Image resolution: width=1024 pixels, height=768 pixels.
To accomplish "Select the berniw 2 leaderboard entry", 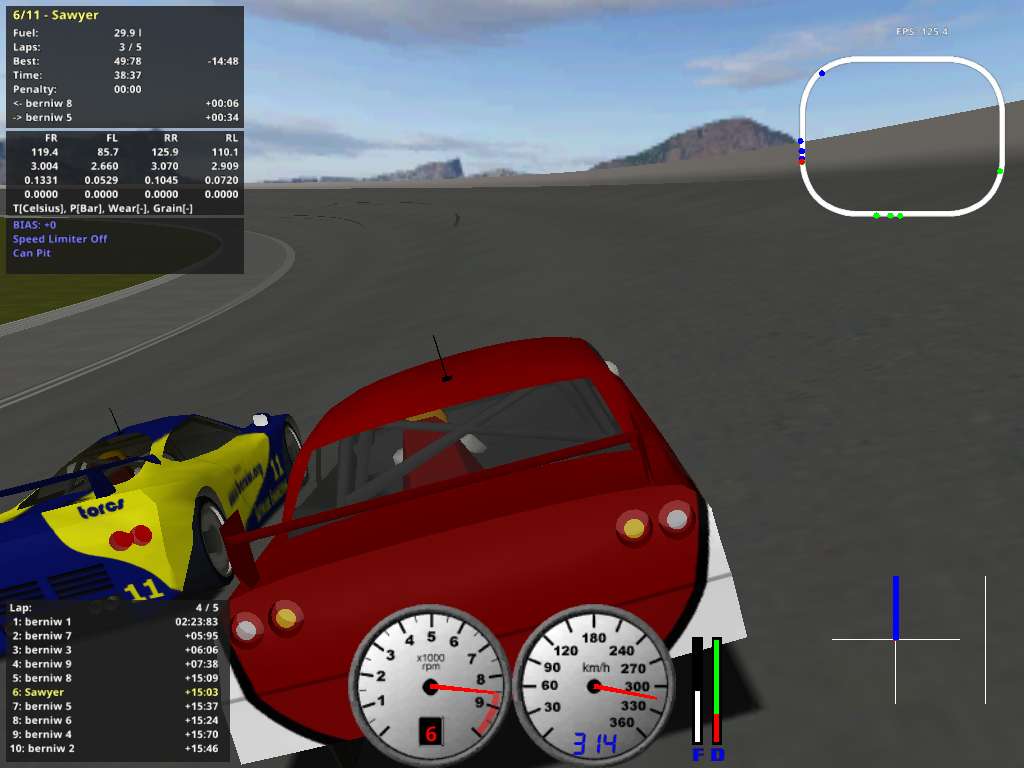I will (x=117, y=748).
